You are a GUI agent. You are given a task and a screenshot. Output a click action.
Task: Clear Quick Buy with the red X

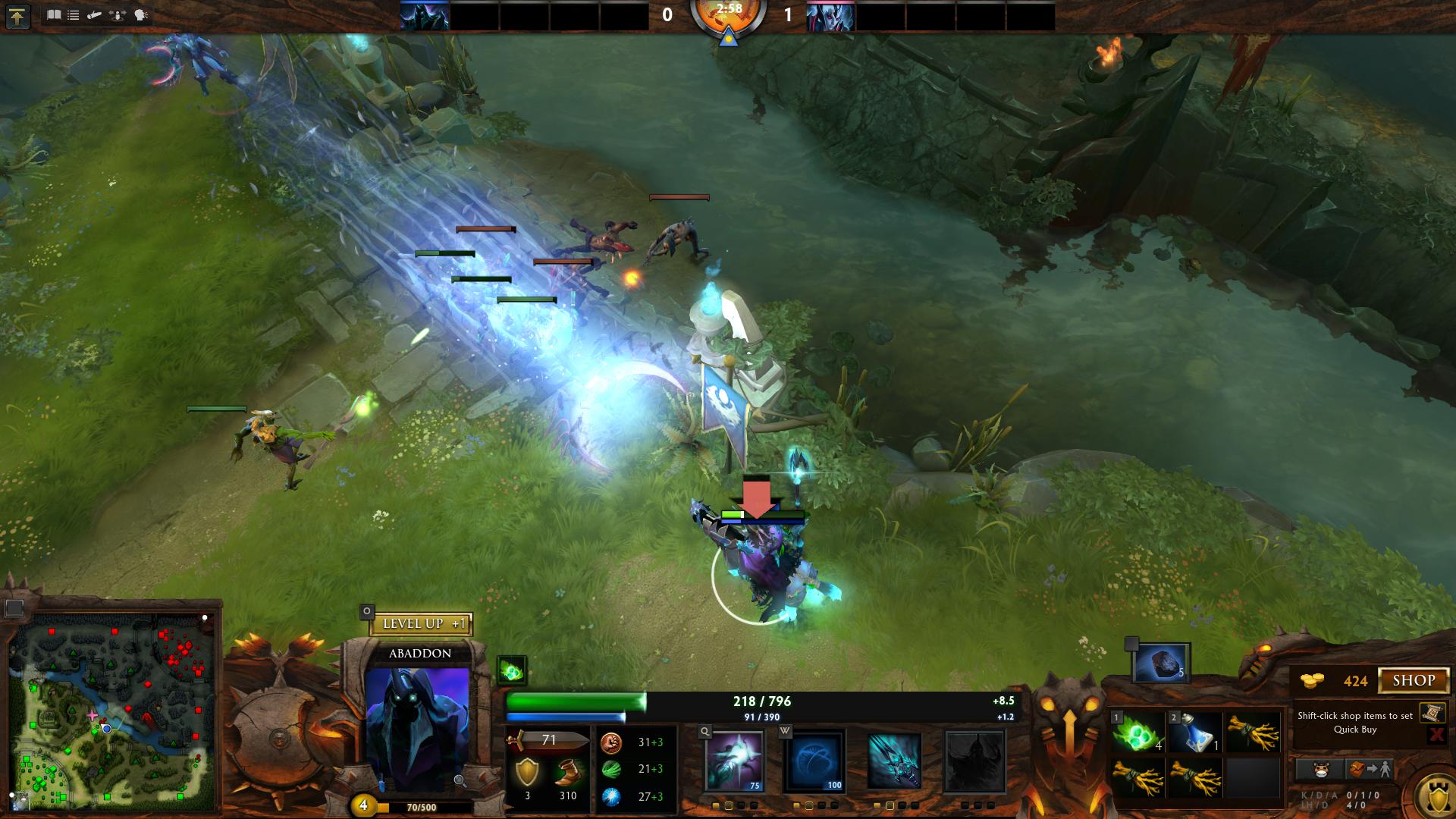pyautogui.click(x=1436, y=734)
